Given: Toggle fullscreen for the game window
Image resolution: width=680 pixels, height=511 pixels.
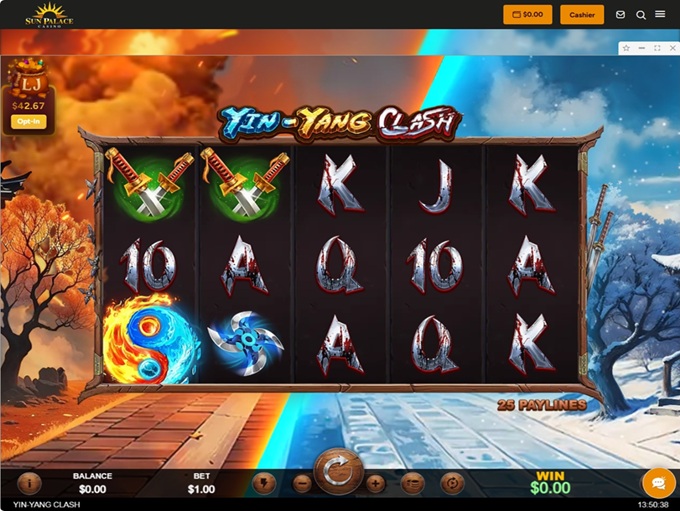Looking at the screenshot, I should click(657, 48).
